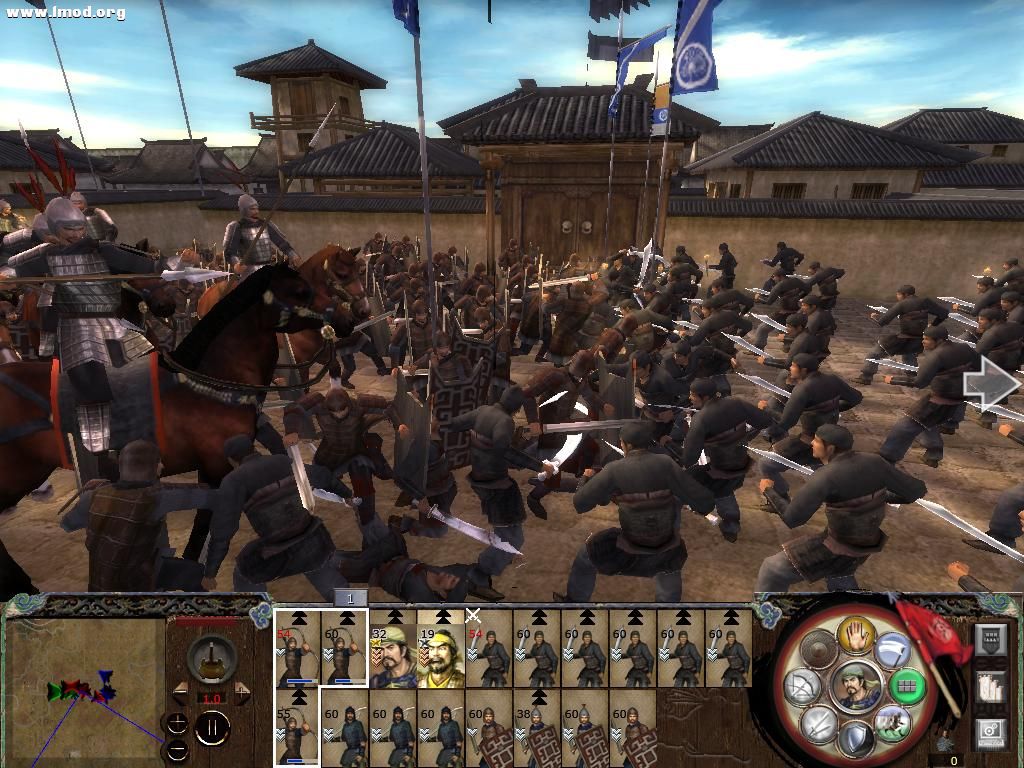Increase battle speed with the plus arrow
The image size is (1024, 768).
tap(242, 692)
